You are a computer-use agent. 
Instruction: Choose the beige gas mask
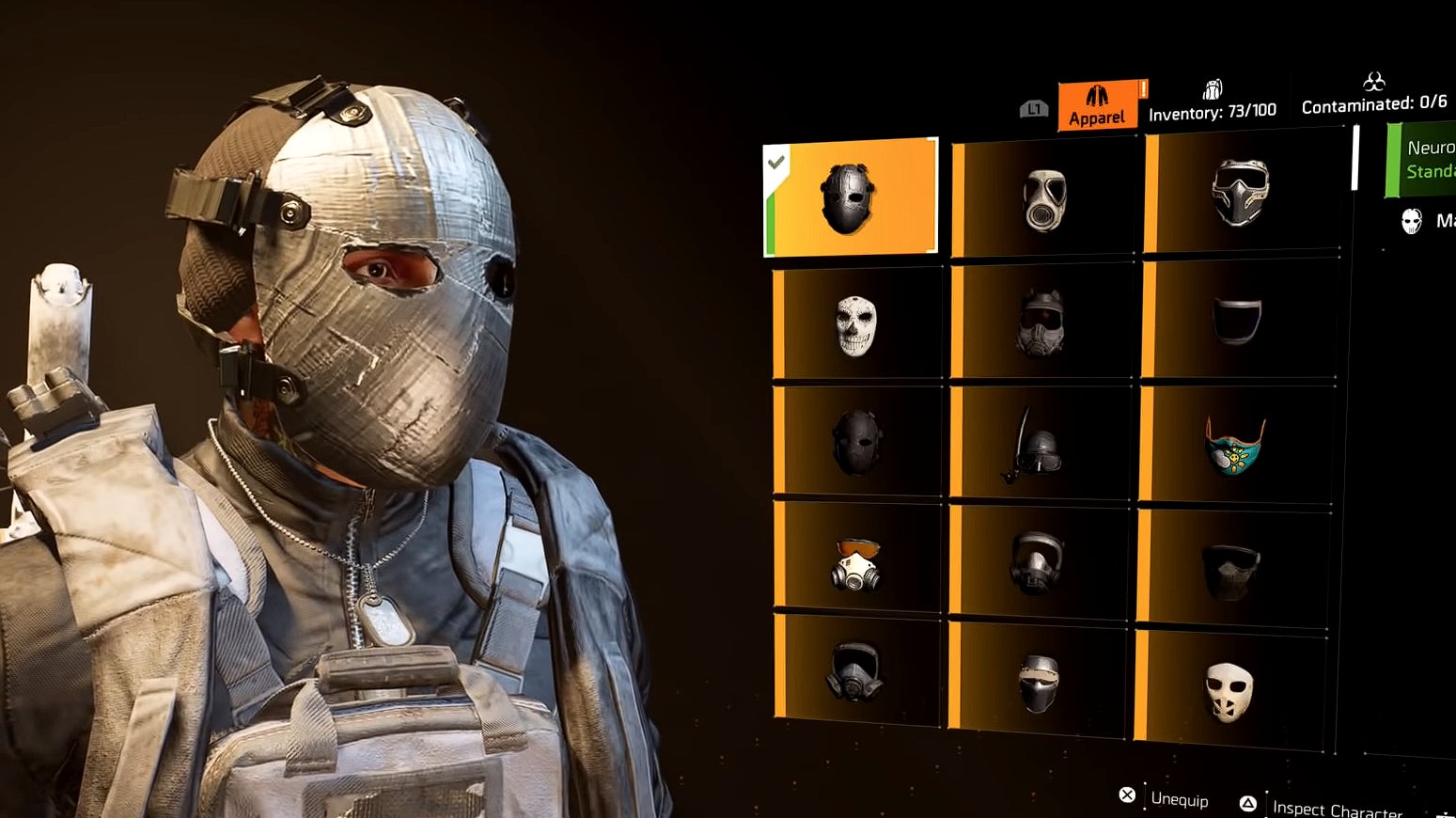coord(1043,199)
